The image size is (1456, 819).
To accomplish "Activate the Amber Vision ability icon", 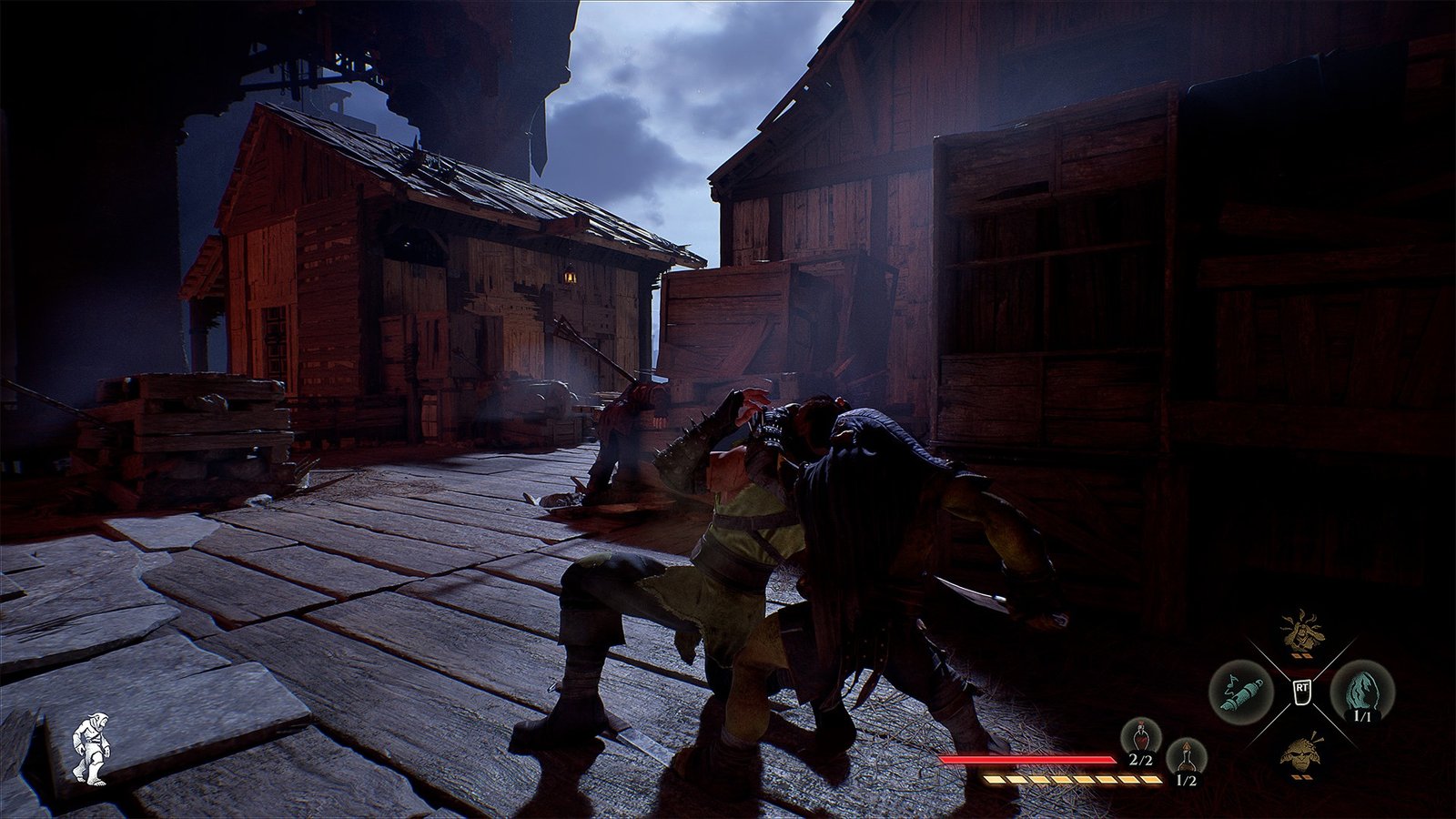I will coord(1301,634).
